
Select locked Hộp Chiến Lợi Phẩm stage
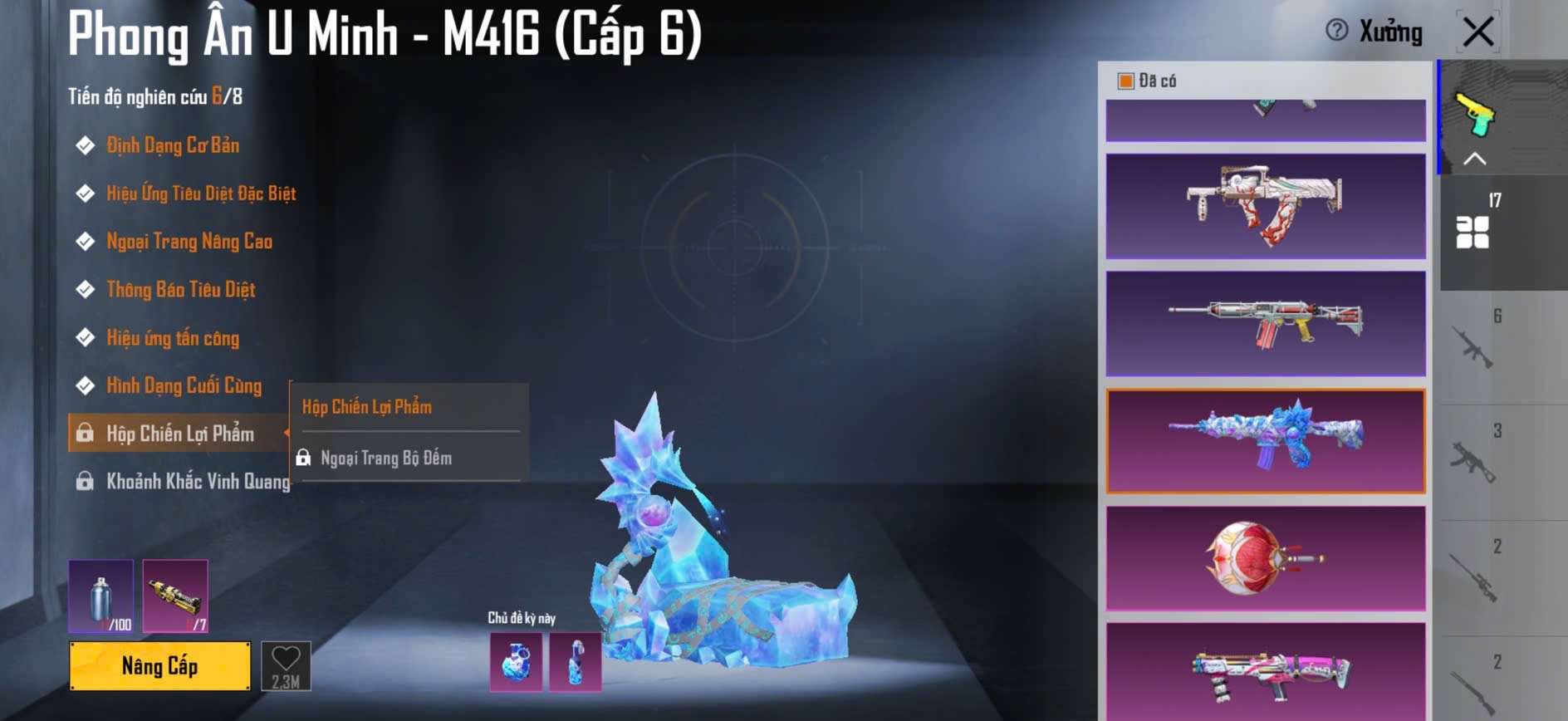pos(179,434)
